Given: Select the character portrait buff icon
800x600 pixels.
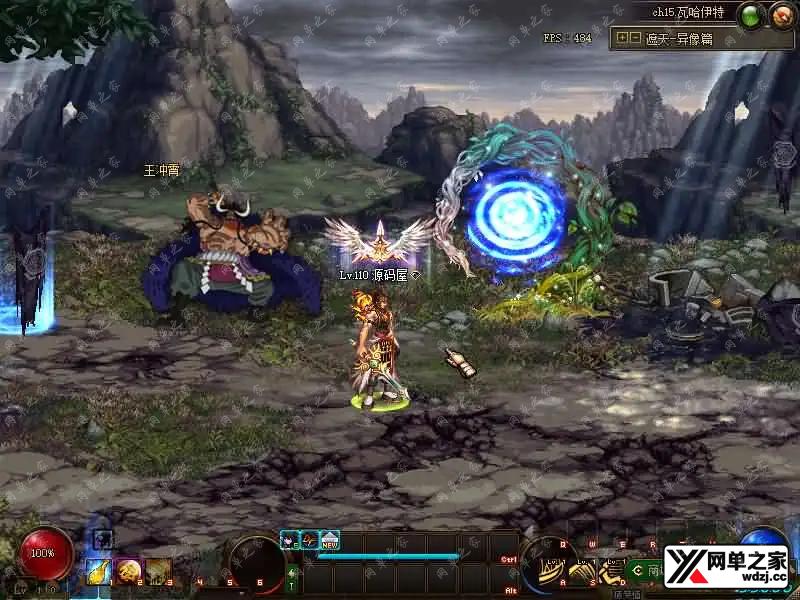Looking at the screenshot, I should pos(289,540).
